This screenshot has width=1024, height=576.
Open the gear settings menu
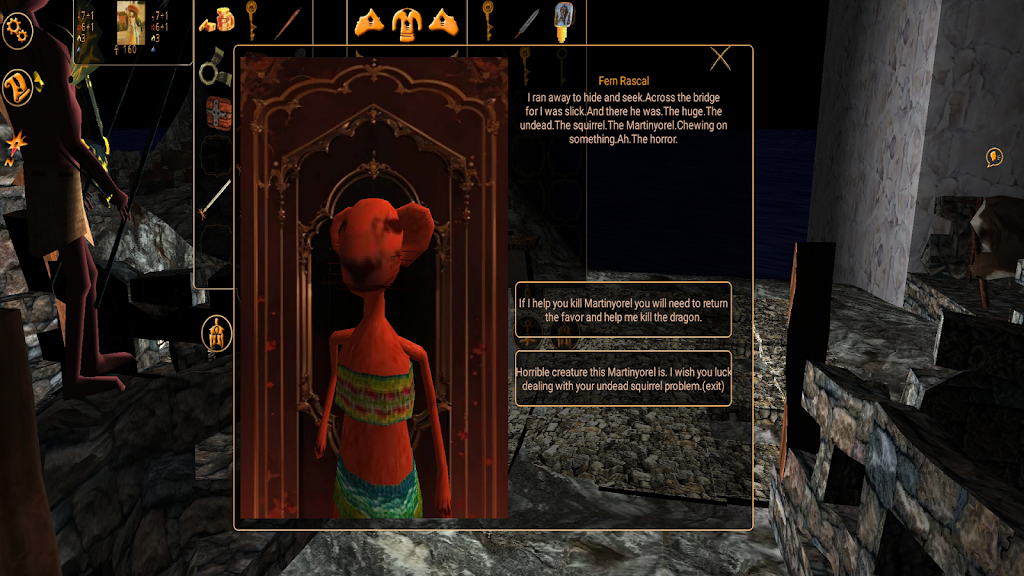tap(17, 31)
